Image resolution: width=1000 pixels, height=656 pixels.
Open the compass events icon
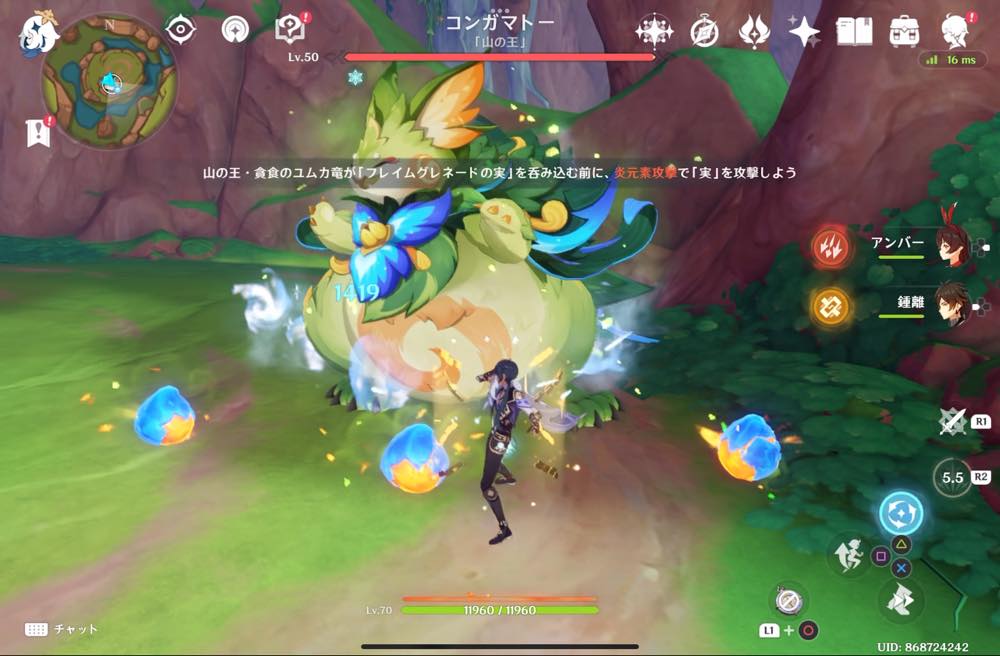[704, 32]
